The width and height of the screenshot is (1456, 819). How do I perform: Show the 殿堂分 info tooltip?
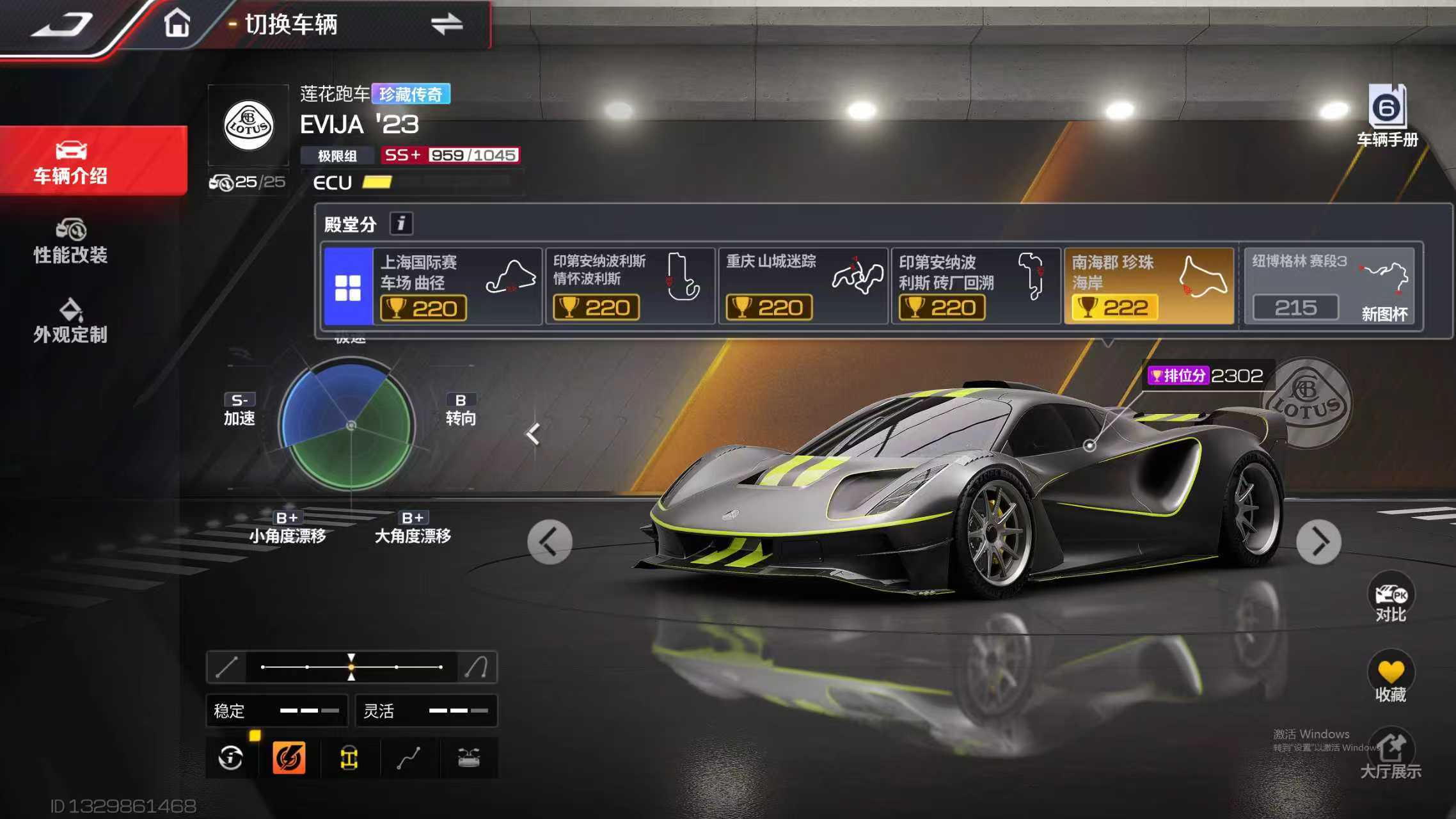pos(401,223)
